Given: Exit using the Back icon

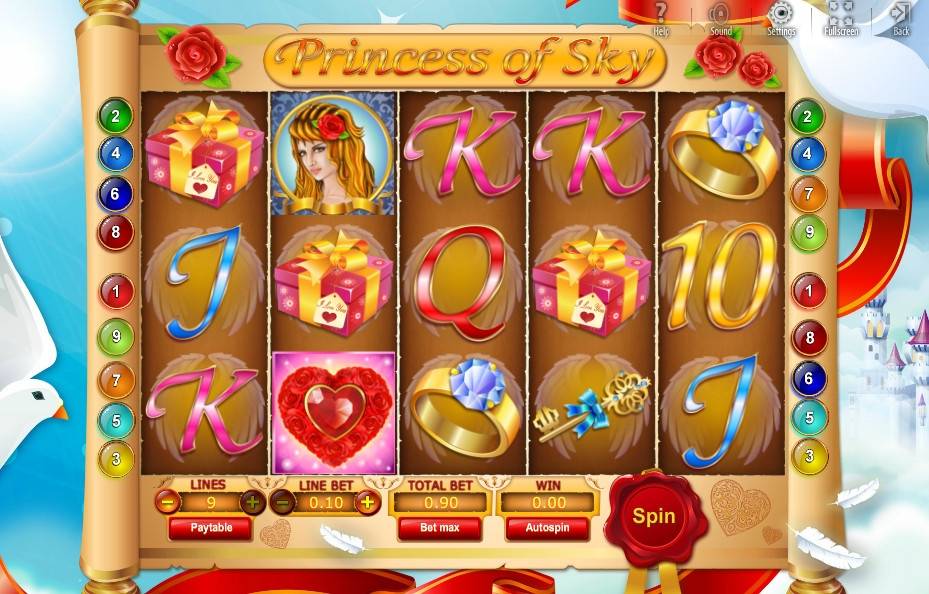Looking at the screenshot, I should [901, 16].
